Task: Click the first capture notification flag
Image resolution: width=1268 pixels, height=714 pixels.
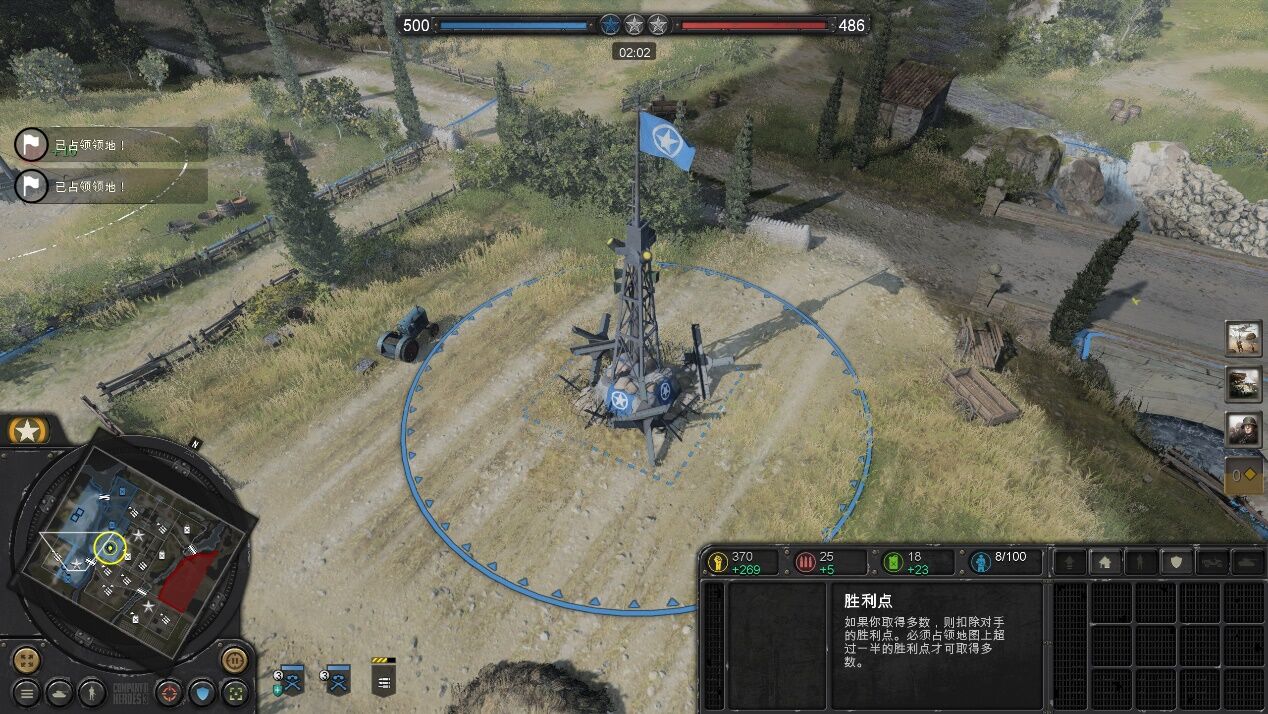Action: [32, 144]
